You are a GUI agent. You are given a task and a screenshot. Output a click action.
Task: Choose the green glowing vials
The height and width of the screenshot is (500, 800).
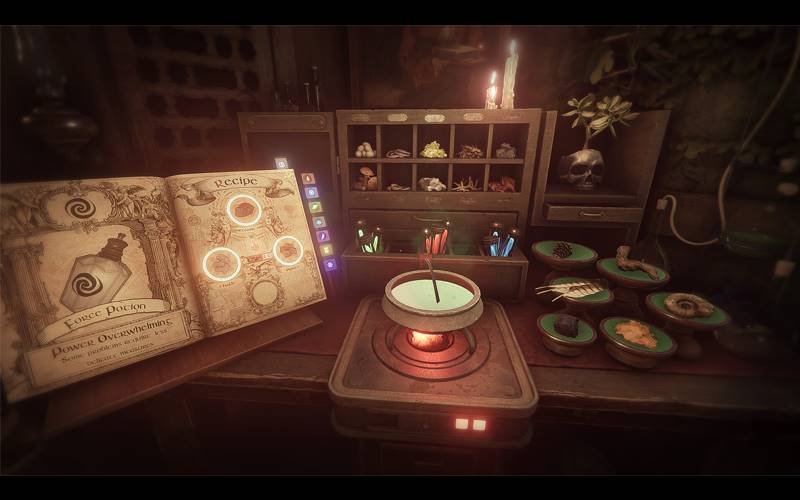coord(370,241)
